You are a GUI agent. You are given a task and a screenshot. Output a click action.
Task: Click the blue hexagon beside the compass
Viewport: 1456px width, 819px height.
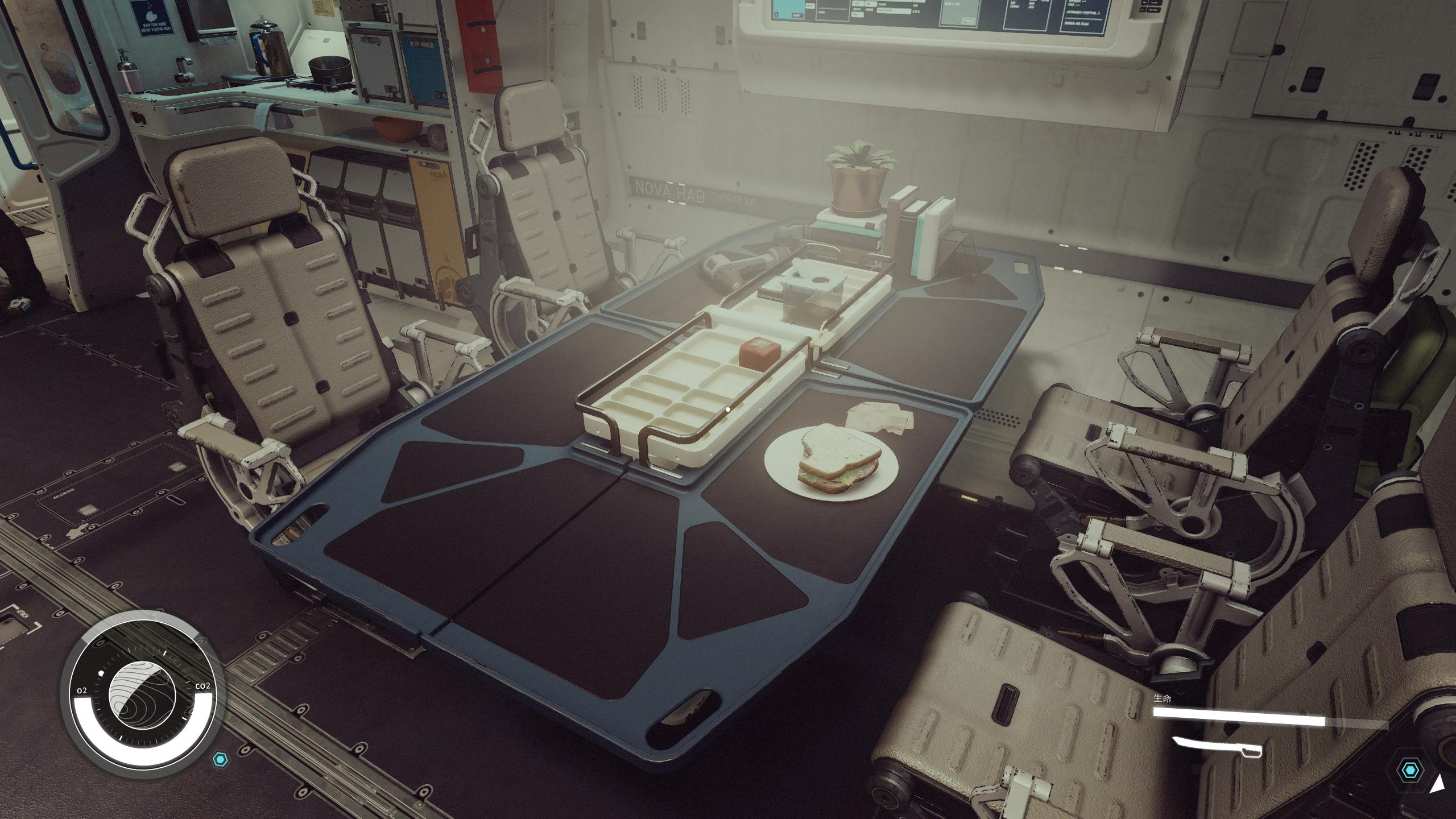tap(220, 759)
